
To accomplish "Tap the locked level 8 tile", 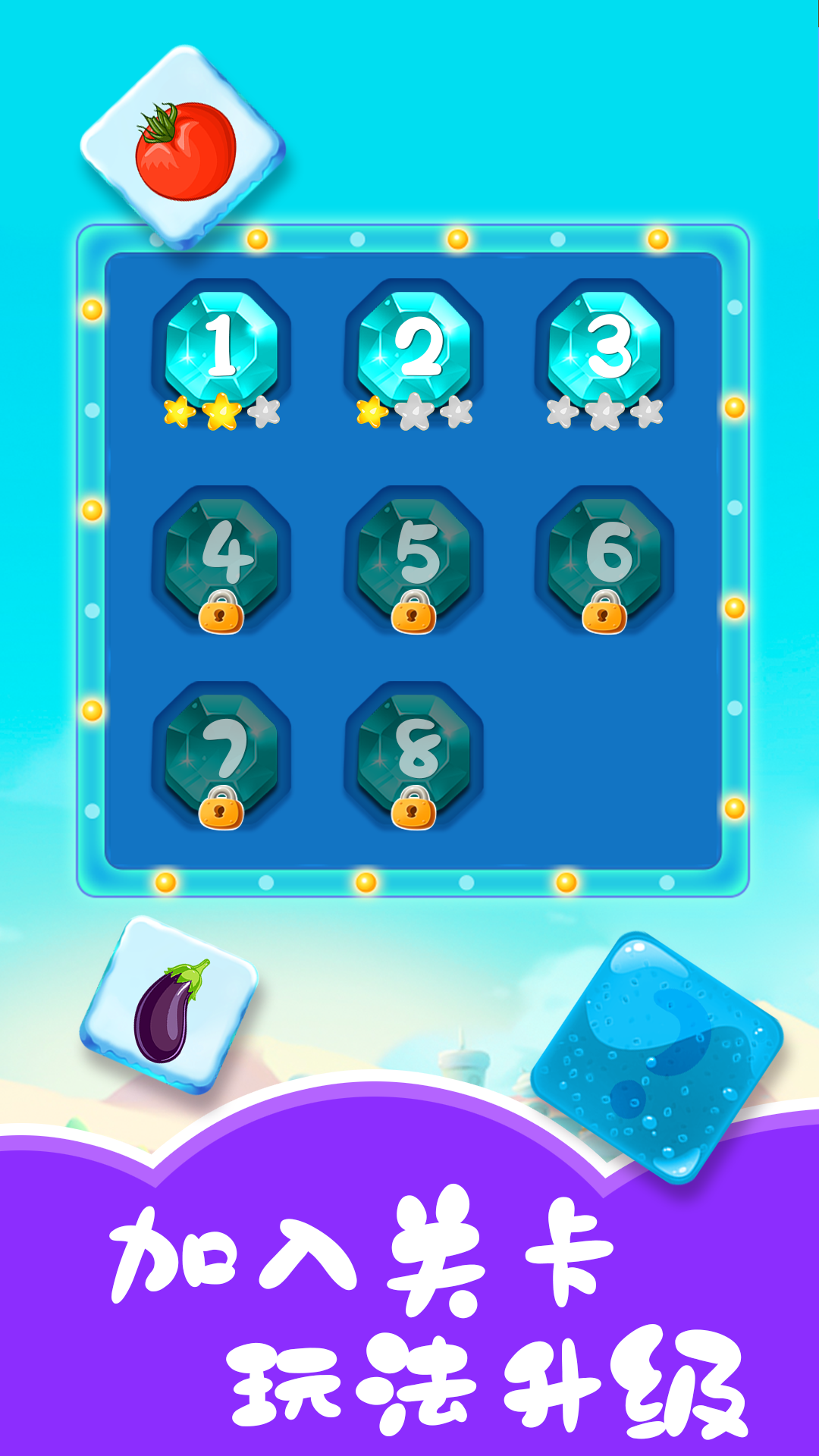I will pos(414,751).
